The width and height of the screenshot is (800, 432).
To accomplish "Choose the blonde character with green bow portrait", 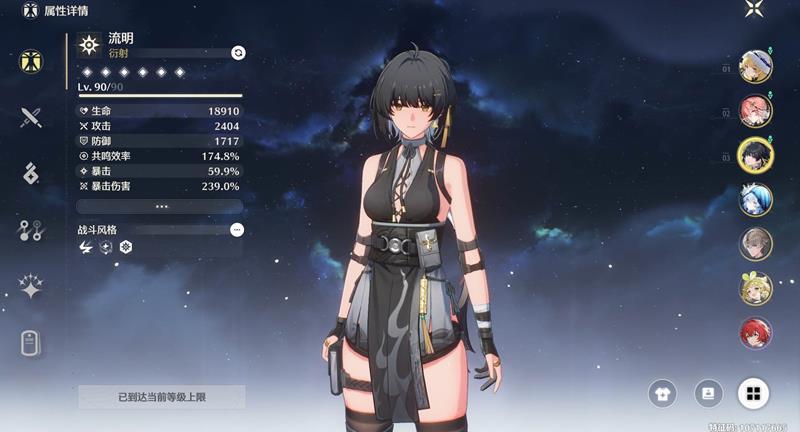I will pyautogui.click(x=755, y=288).
